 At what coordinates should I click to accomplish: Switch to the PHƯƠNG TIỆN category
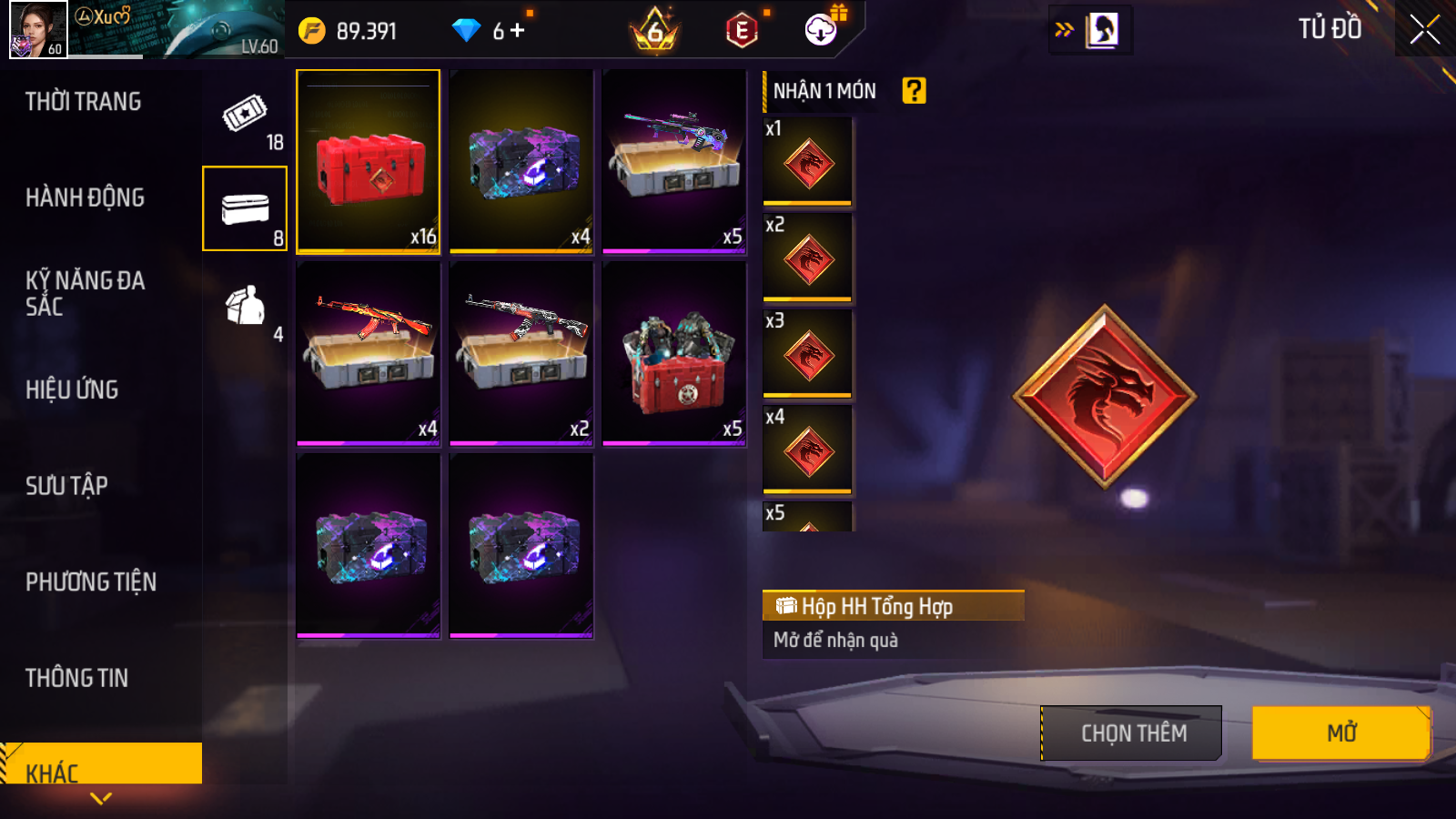[x=91, y=581]
